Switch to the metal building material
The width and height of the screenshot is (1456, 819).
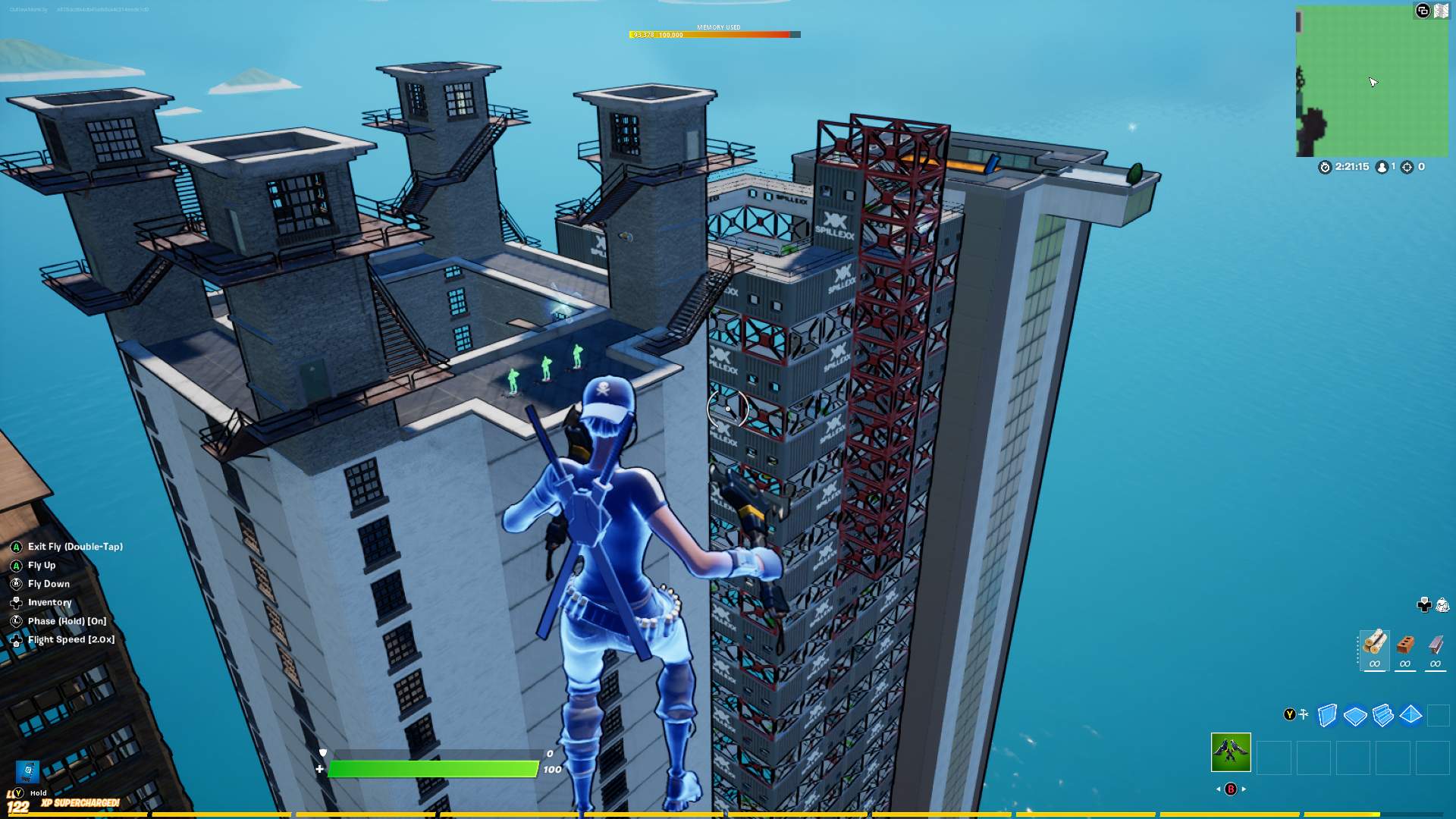[x=1436, y=645]
